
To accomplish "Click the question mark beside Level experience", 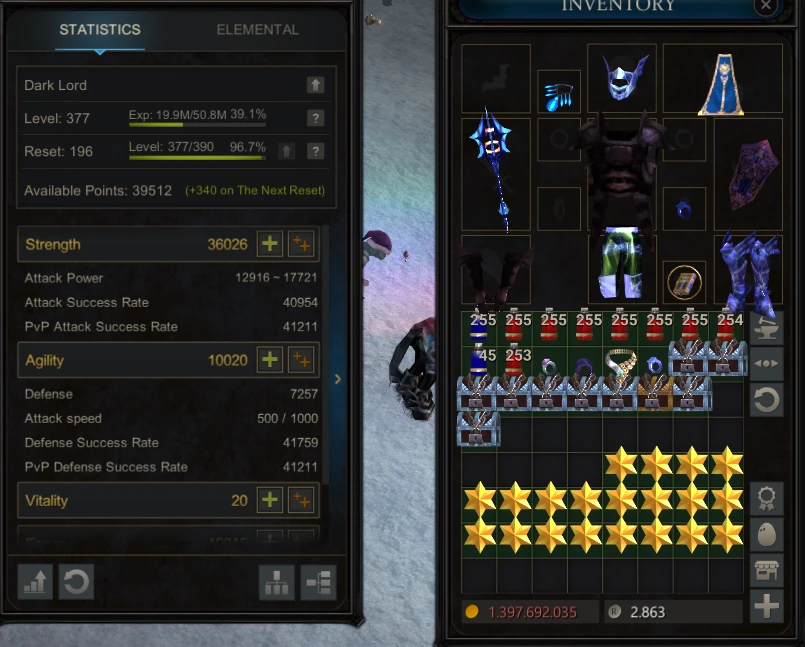I will (x=315, y=118).
